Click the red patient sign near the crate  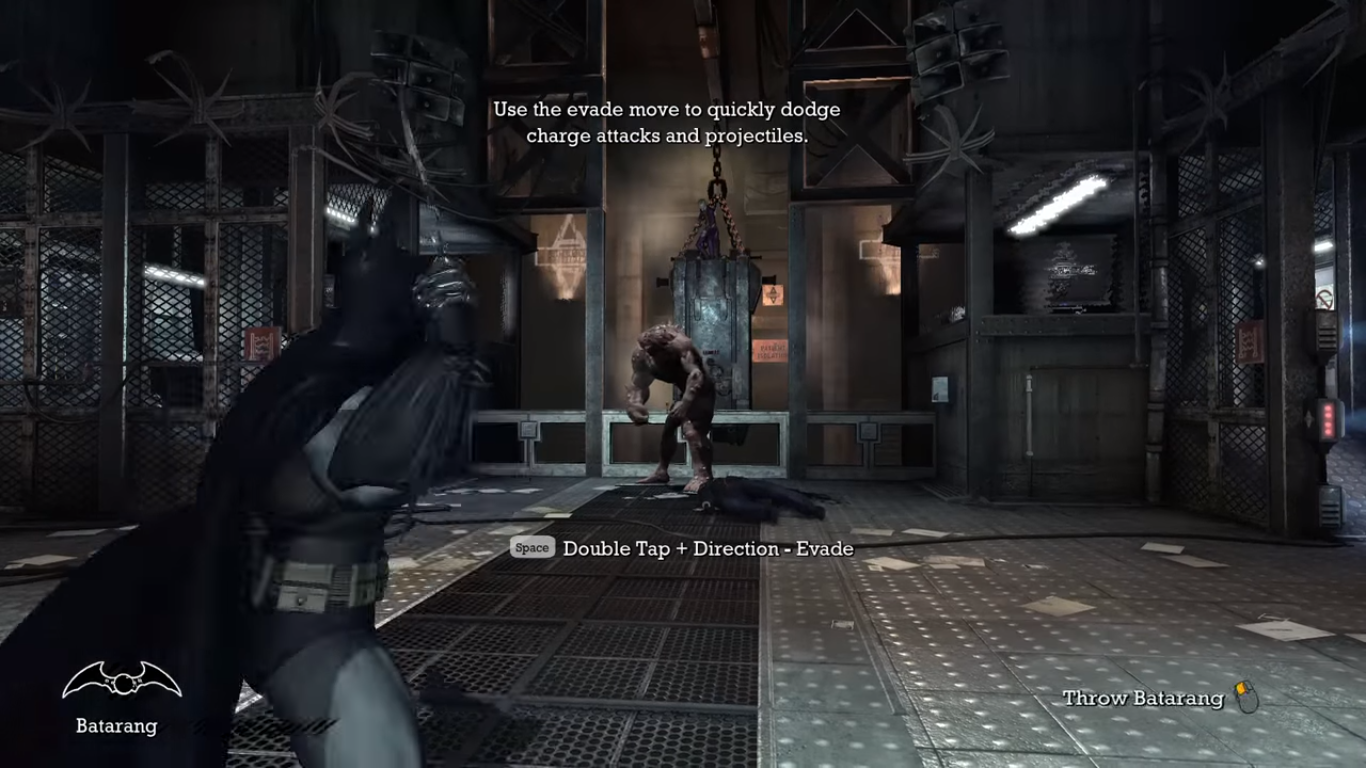point(772,349)
